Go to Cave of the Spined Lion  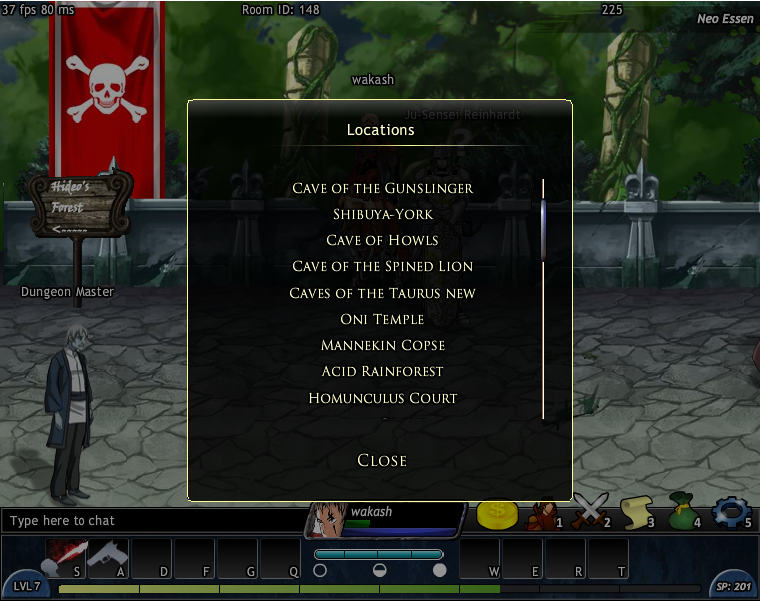coord(382,266)
